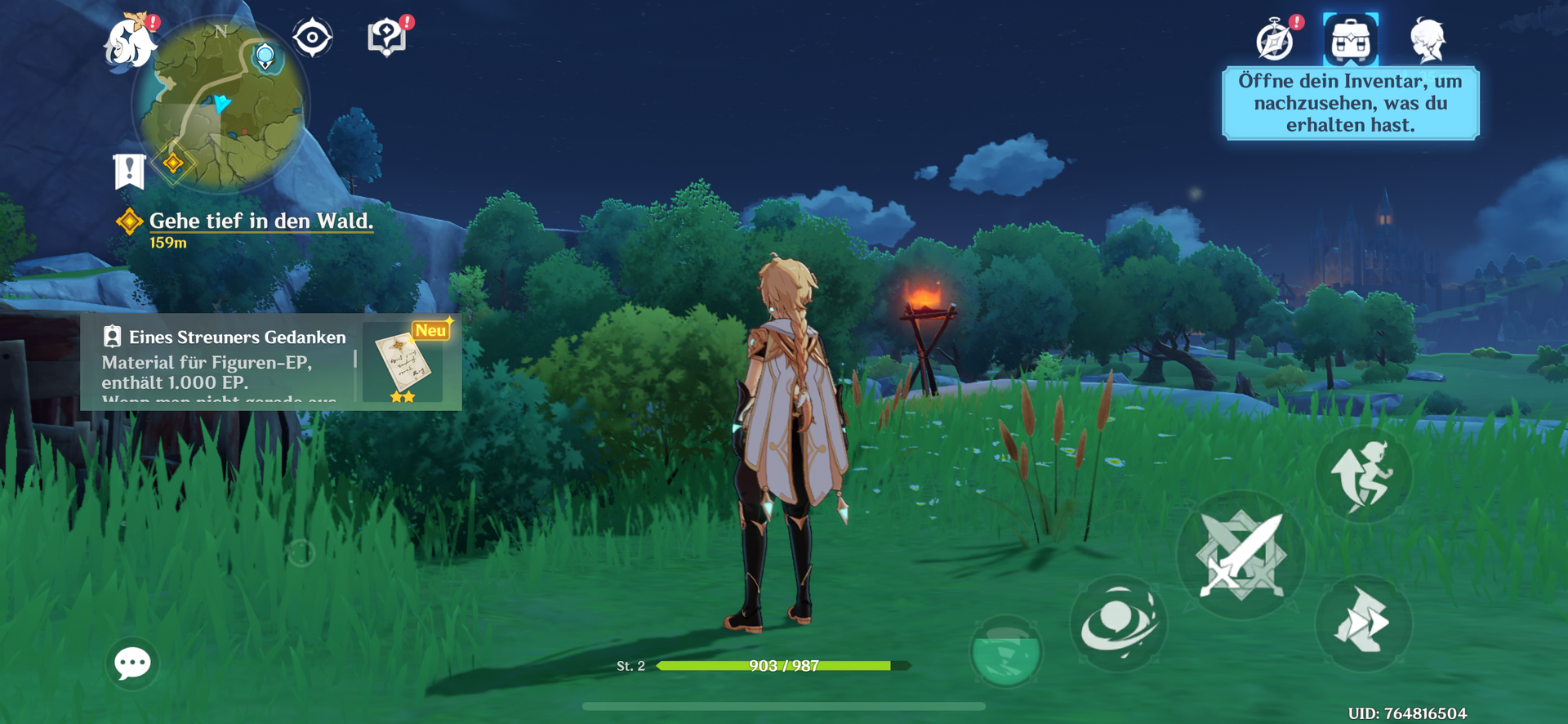Tap the elemental sight eye icon
Screen dimensions: 1568x724
pyautogui.click(x=312, y=38)
